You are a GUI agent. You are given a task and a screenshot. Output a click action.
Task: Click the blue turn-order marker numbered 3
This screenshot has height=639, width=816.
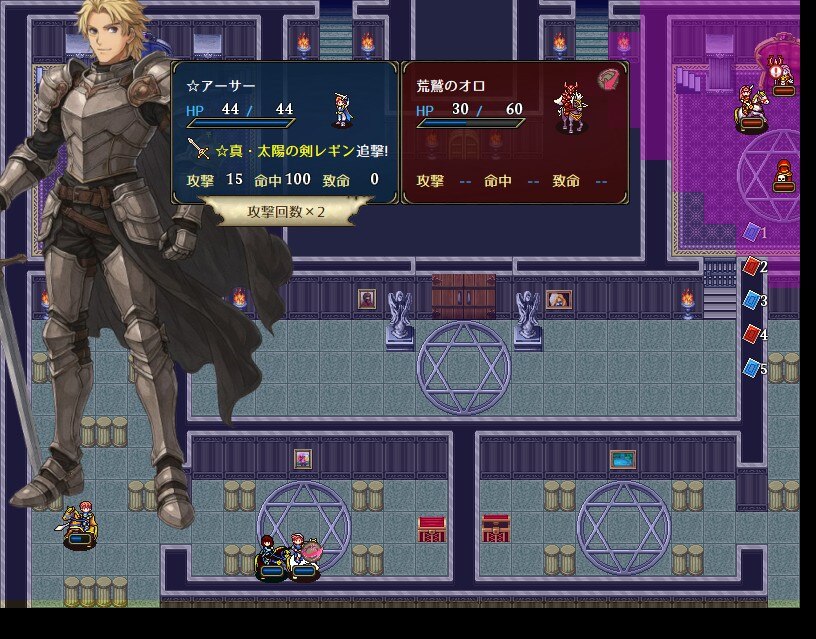752,300
